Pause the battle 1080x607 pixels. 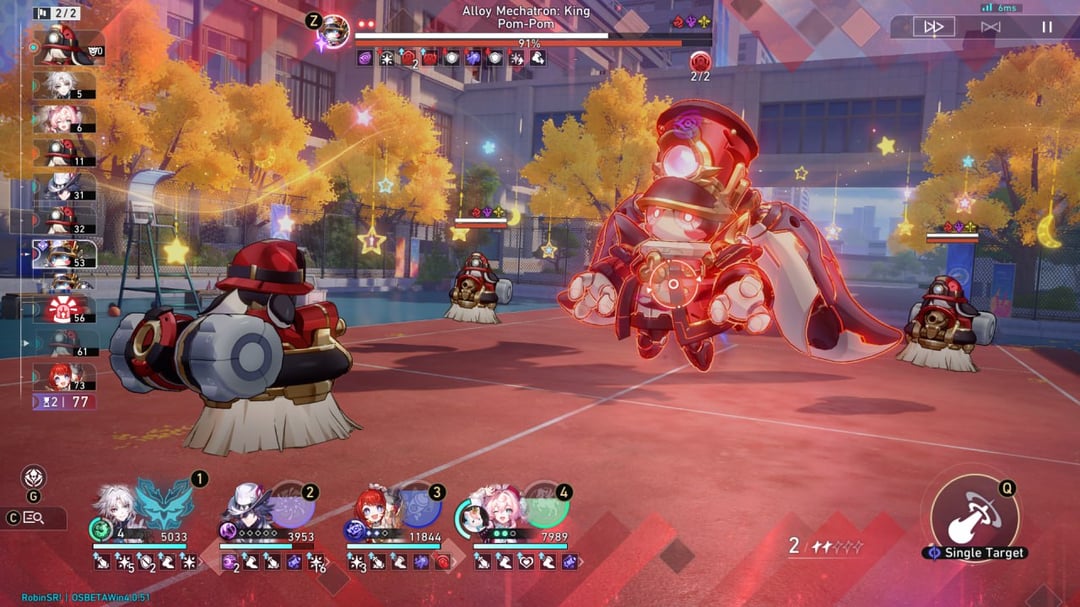1047,27
